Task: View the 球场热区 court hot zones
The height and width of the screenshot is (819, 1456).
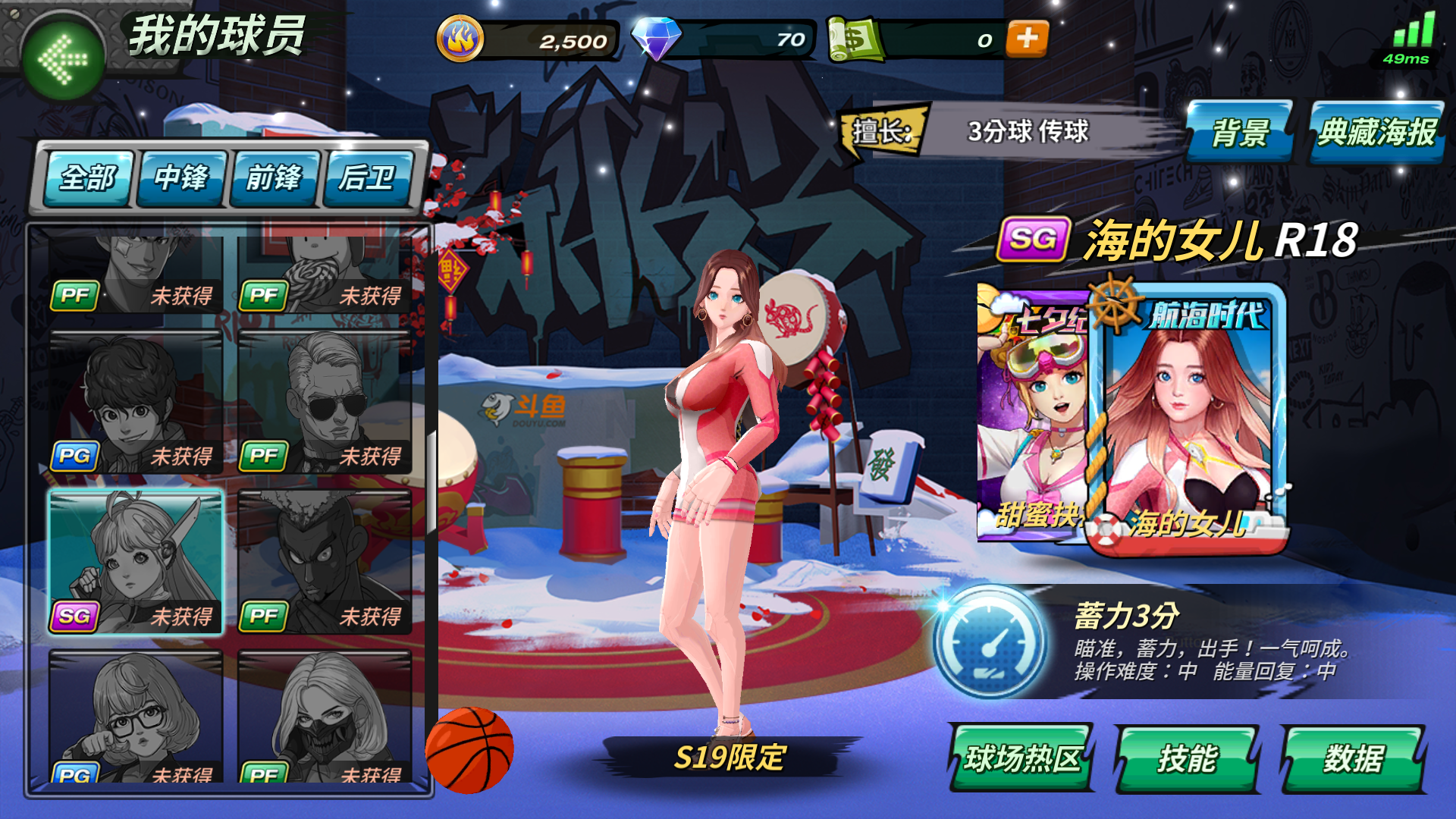Action: (1021, 758)
